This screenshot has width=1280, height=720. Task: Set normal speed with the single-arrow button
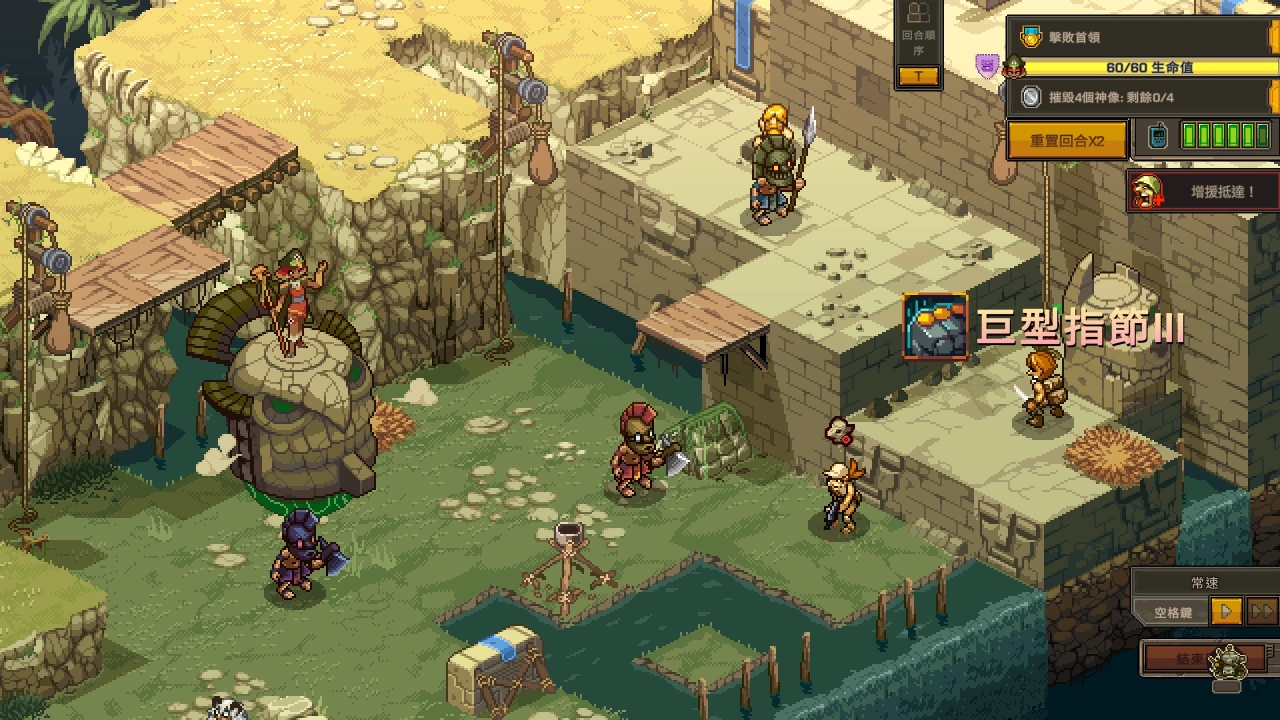1226,611
